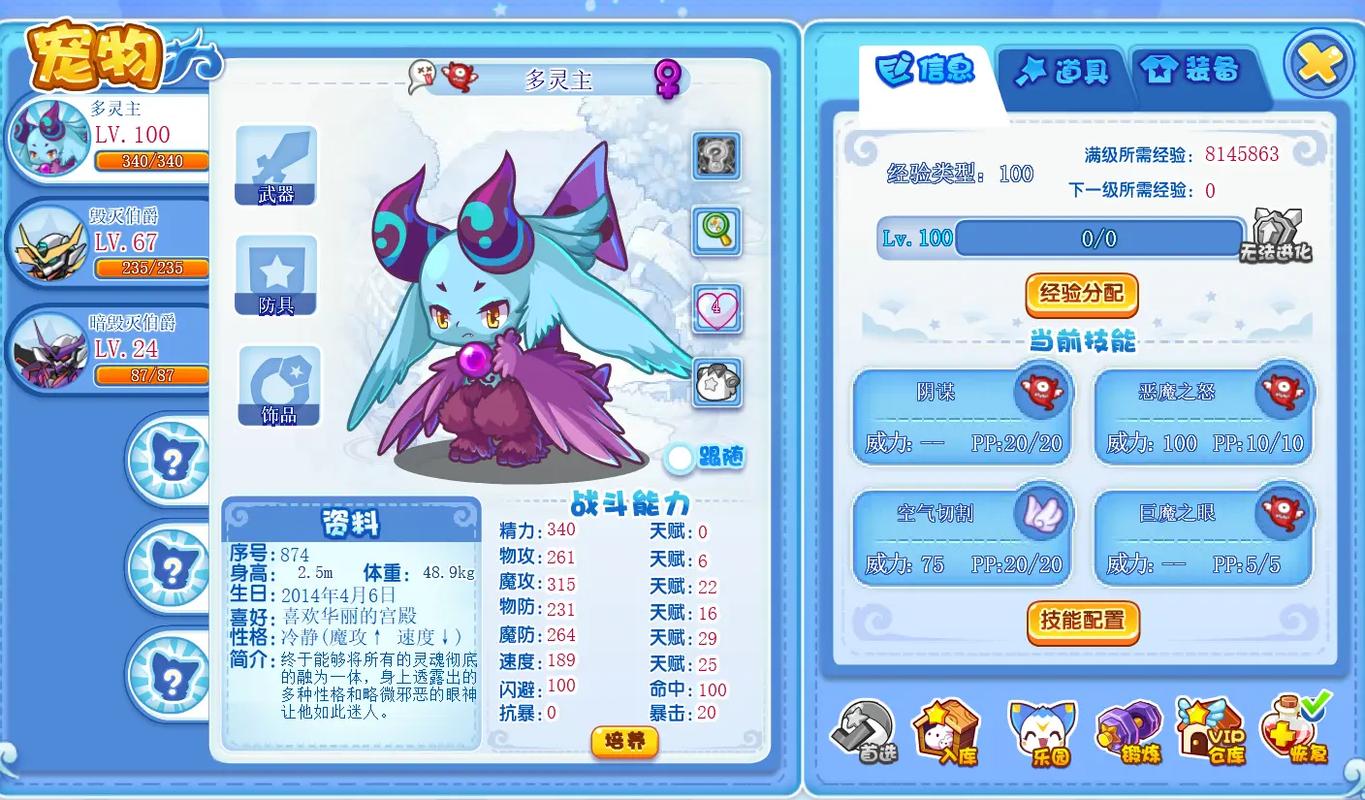This screenshot has height=800, width=1365.
Task: Click the green checkmark on 恢复
Action: (1311, 704)
